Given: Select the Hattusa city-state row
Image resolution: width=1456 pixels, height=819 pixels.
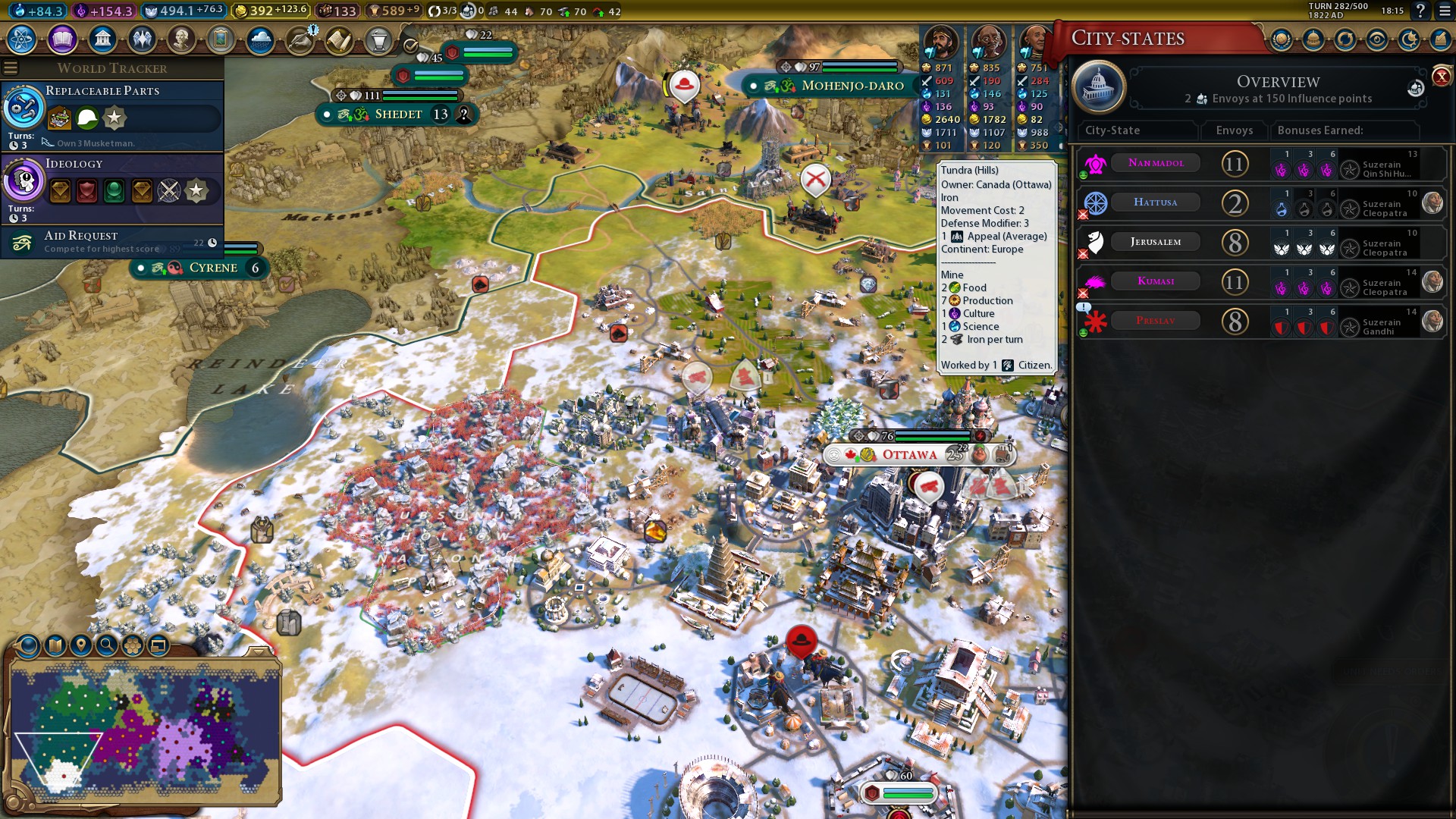Looking at the screenshot, I should click(1156, 202).
